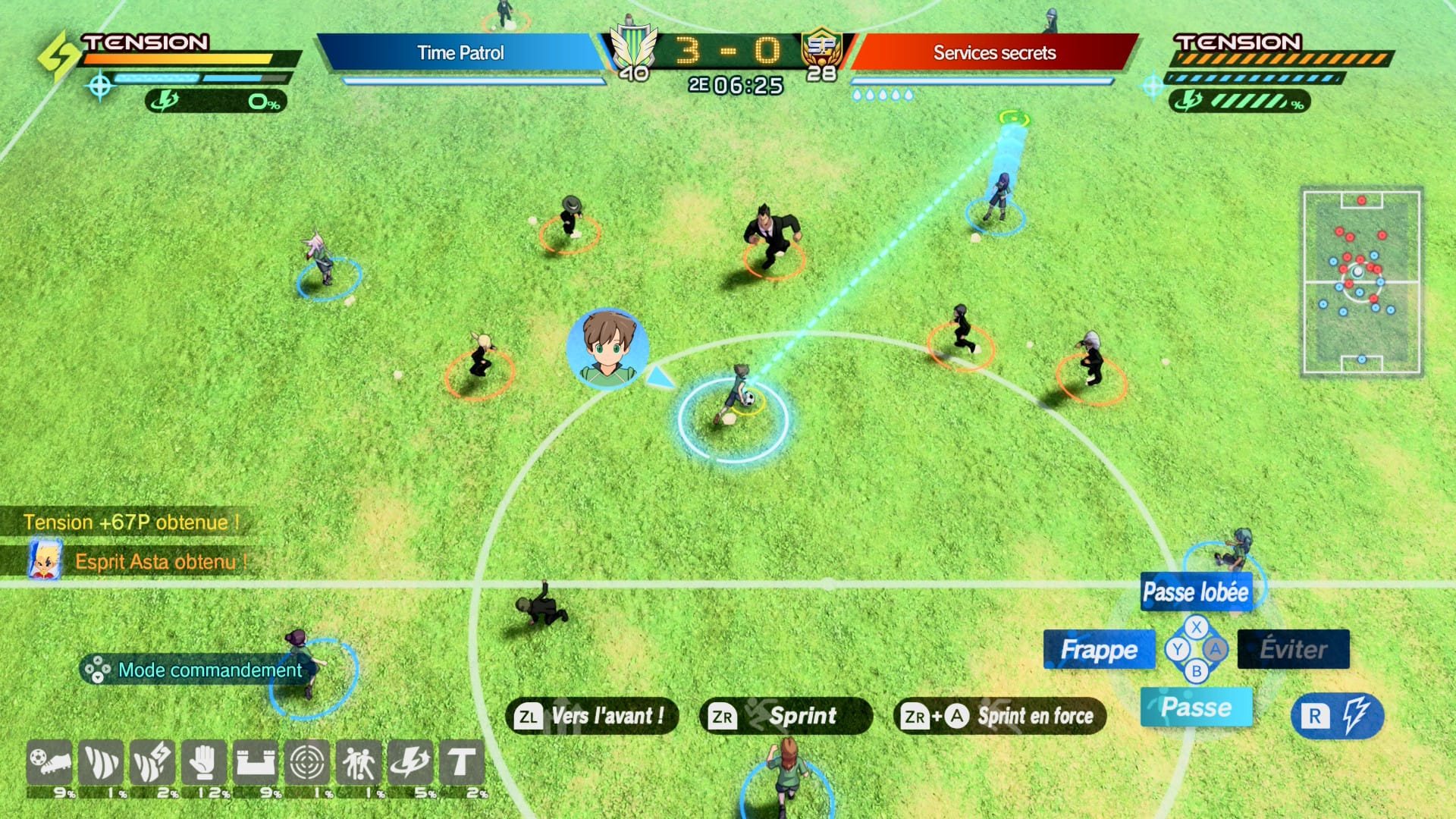The image size is (1456, 819).
Task: Select the claw slash with lightning icon
Action: pyautogui.click(x=152, y=763)
